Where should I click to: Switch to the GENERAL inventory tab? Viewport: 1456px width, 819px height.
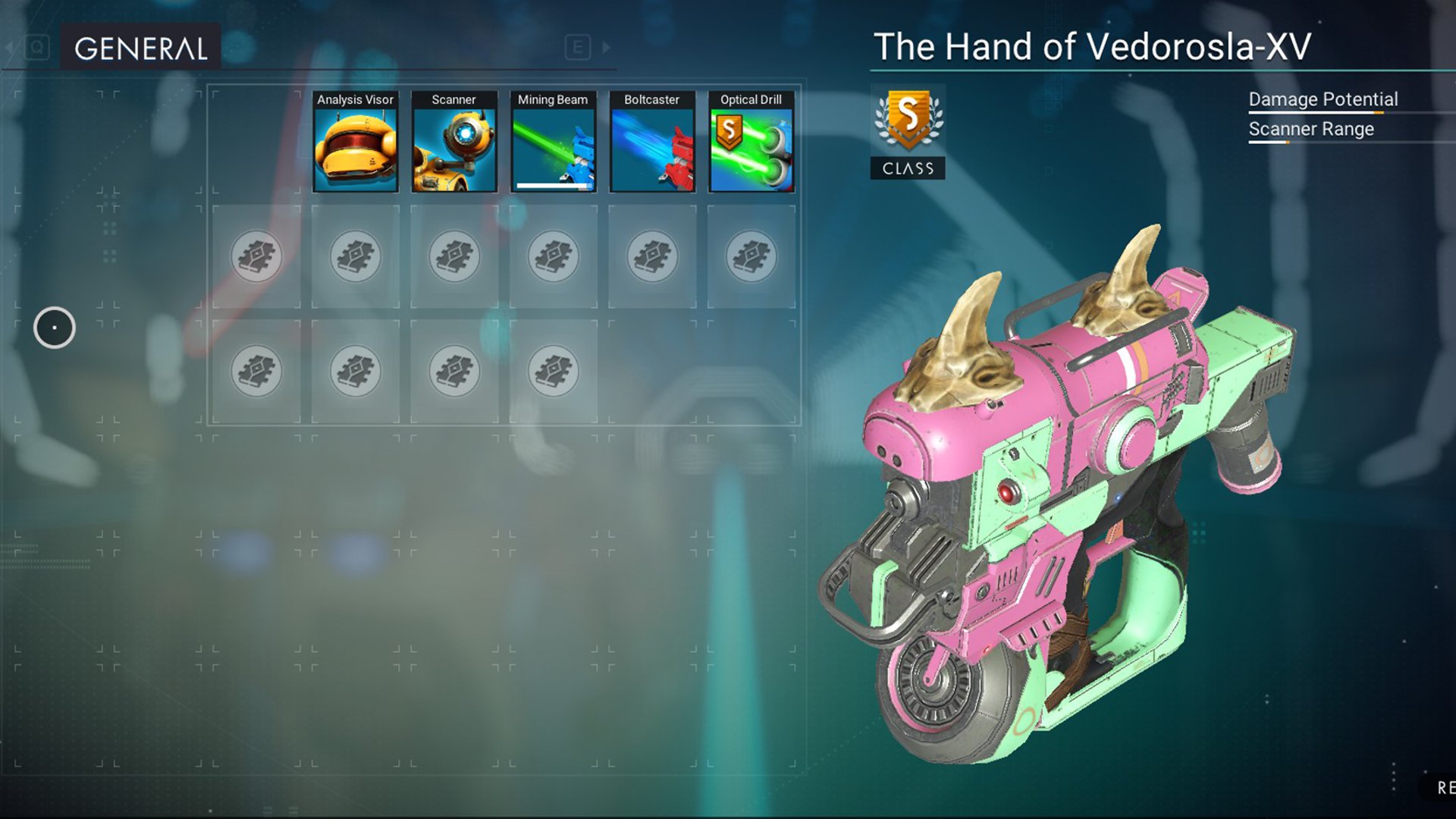[141, 49]
